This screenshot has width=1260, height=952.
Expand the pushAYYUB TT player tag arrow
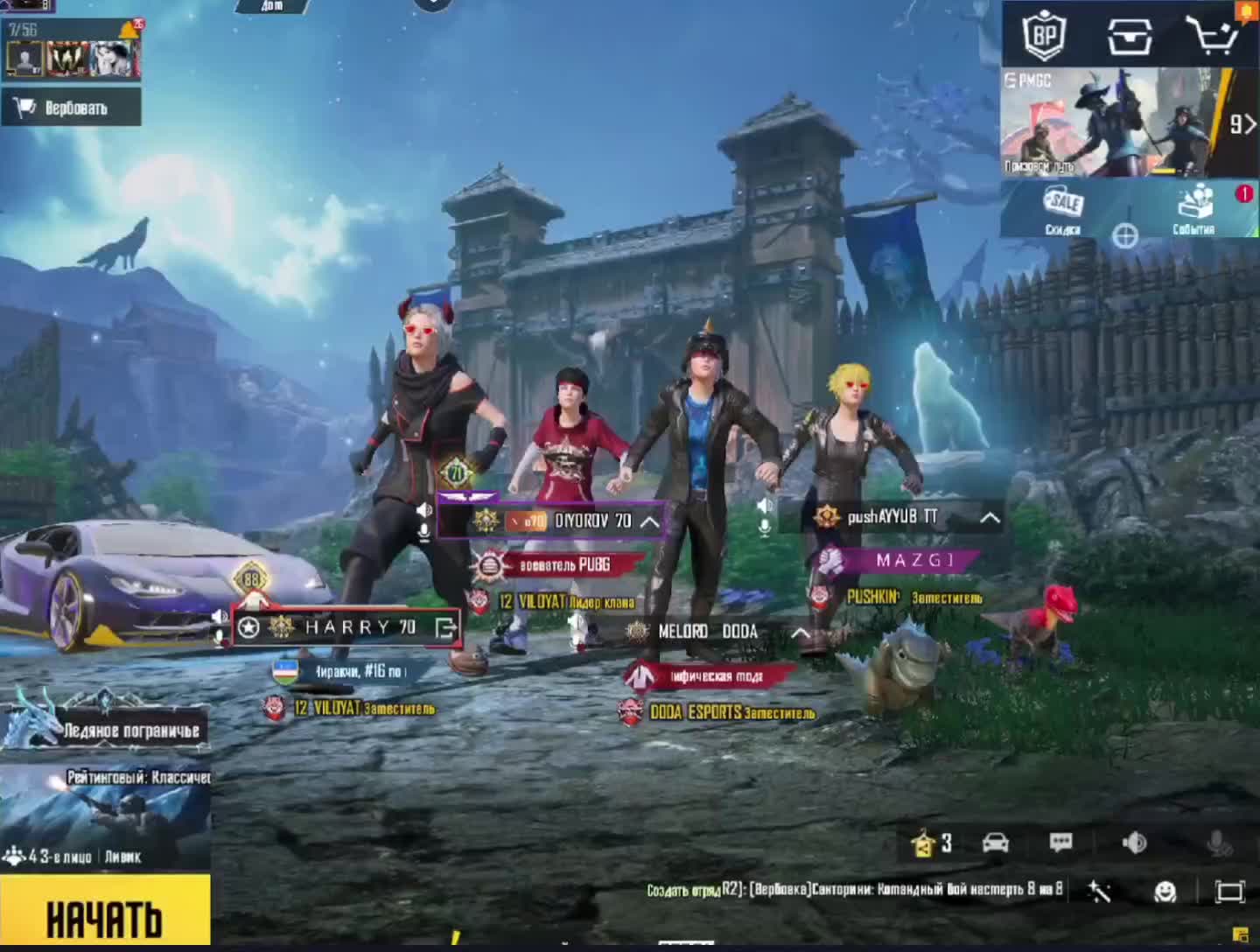click(990, 517)
